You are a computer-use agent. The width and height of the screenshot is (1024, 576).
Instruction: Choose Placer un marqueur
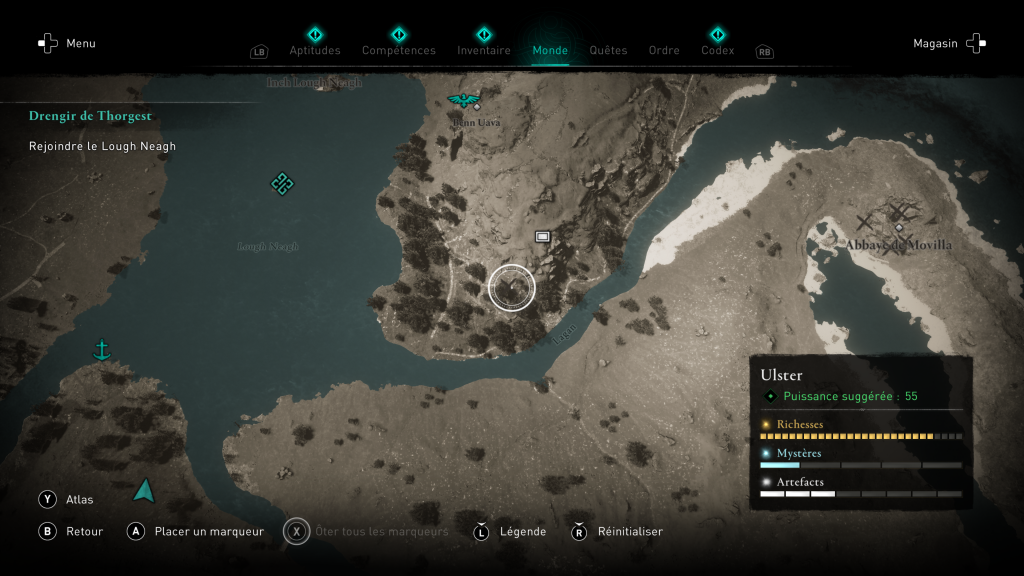tap(197, 531)
